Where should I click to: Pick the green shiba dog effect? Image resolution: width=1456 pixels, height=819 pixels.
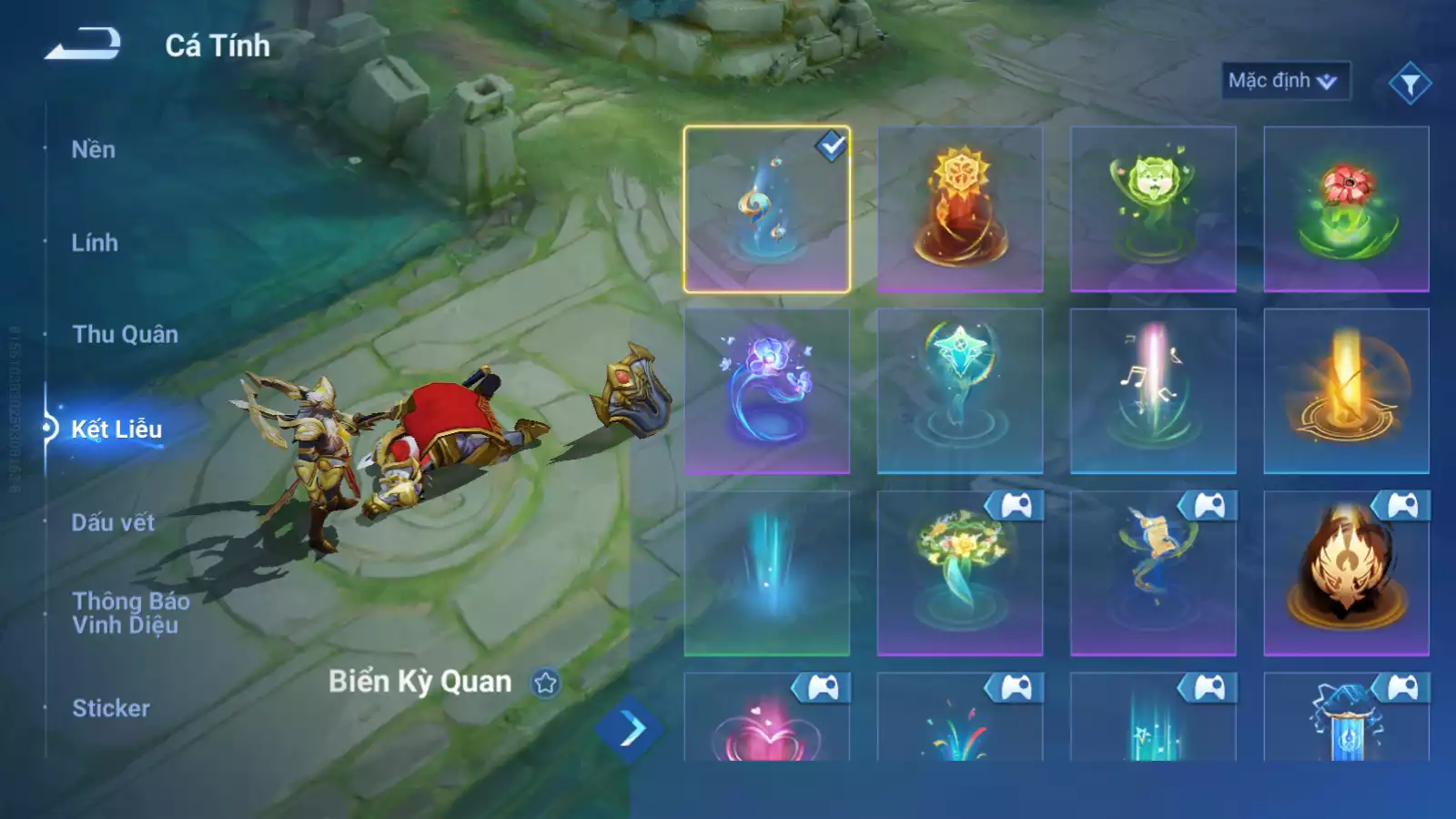[1153, 209]
